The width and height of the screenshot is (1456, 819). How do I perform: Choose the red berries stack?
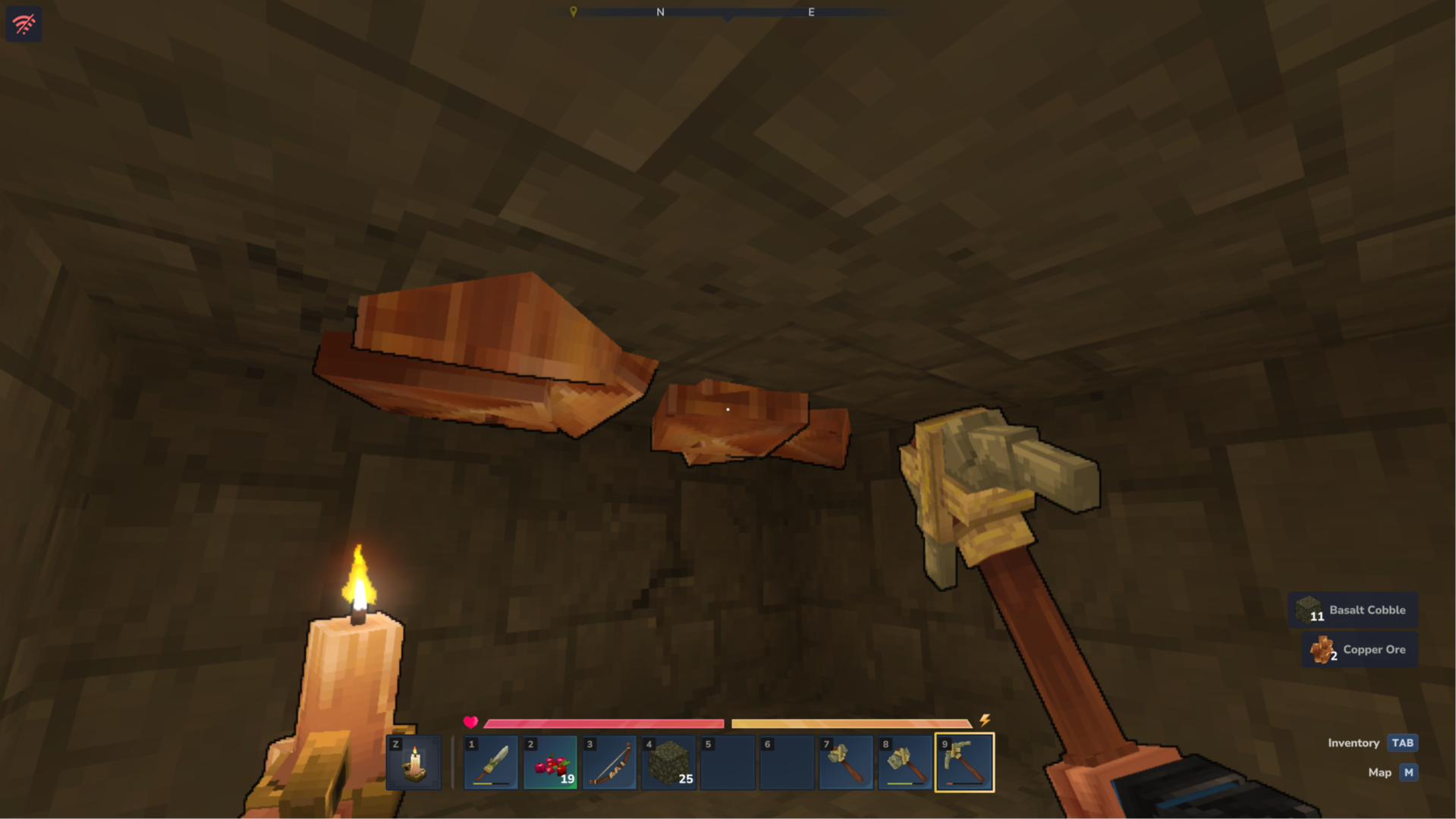coord(550,762)
